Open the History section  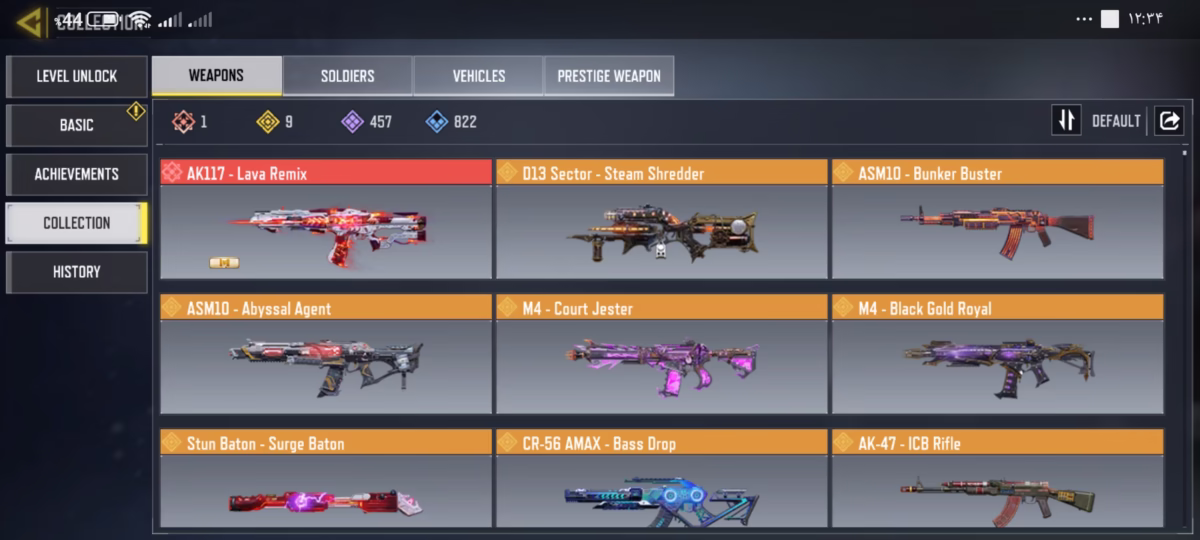click(x=76, y=272)
